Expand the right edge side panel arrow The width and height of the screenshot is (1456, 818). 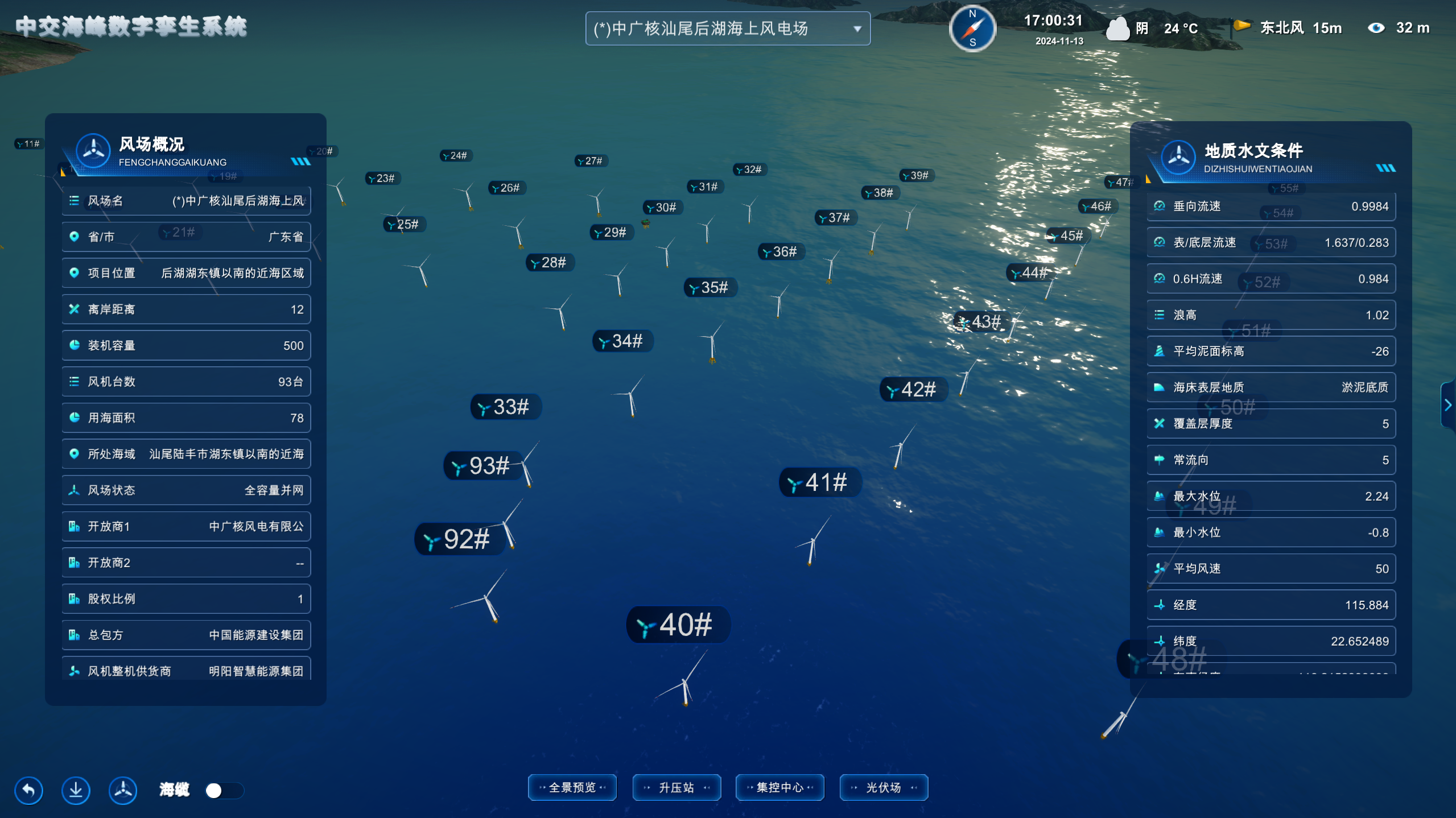click(x=1448, y=405)
